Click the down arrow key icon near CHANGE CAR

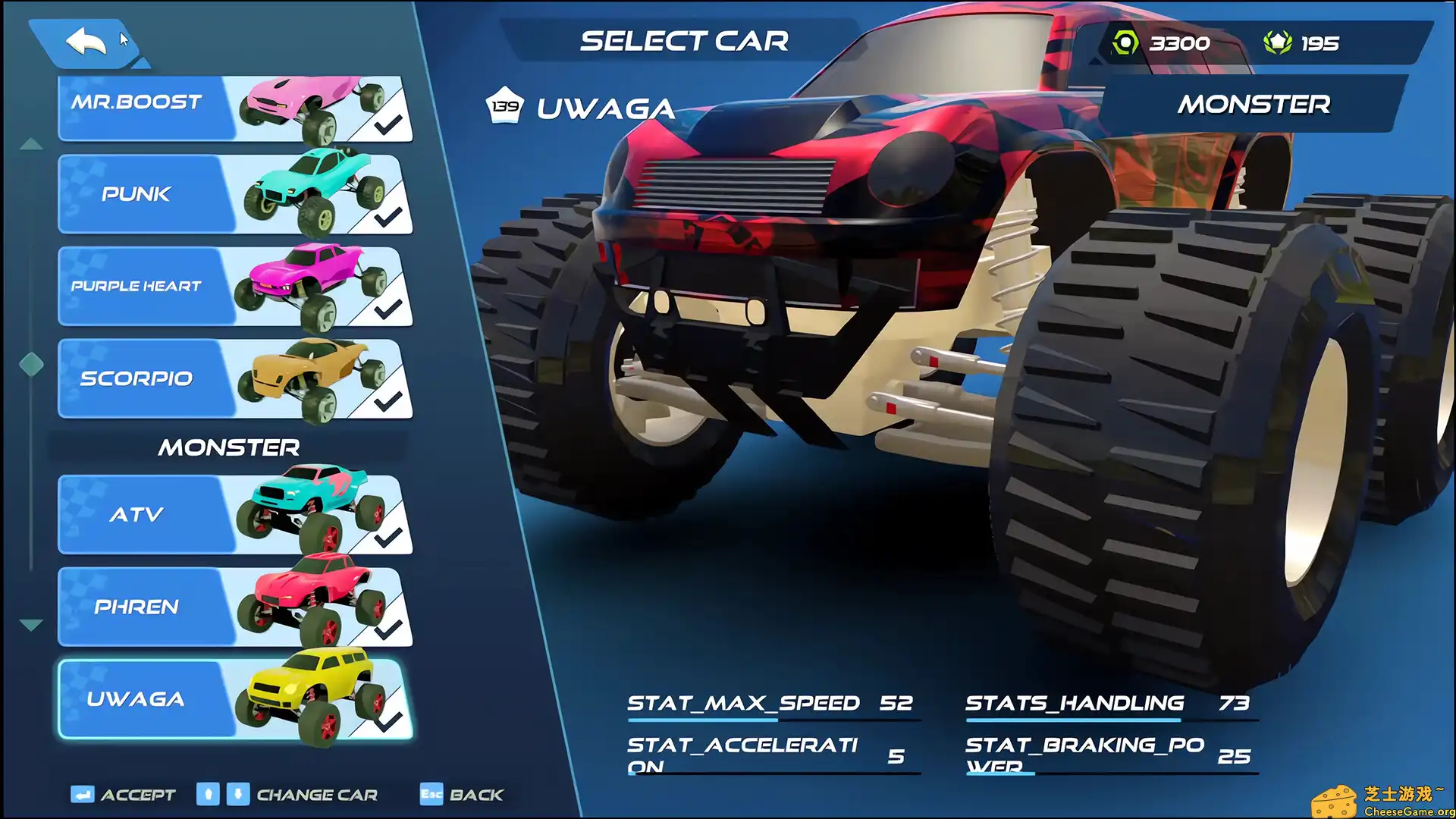(237, 794)
